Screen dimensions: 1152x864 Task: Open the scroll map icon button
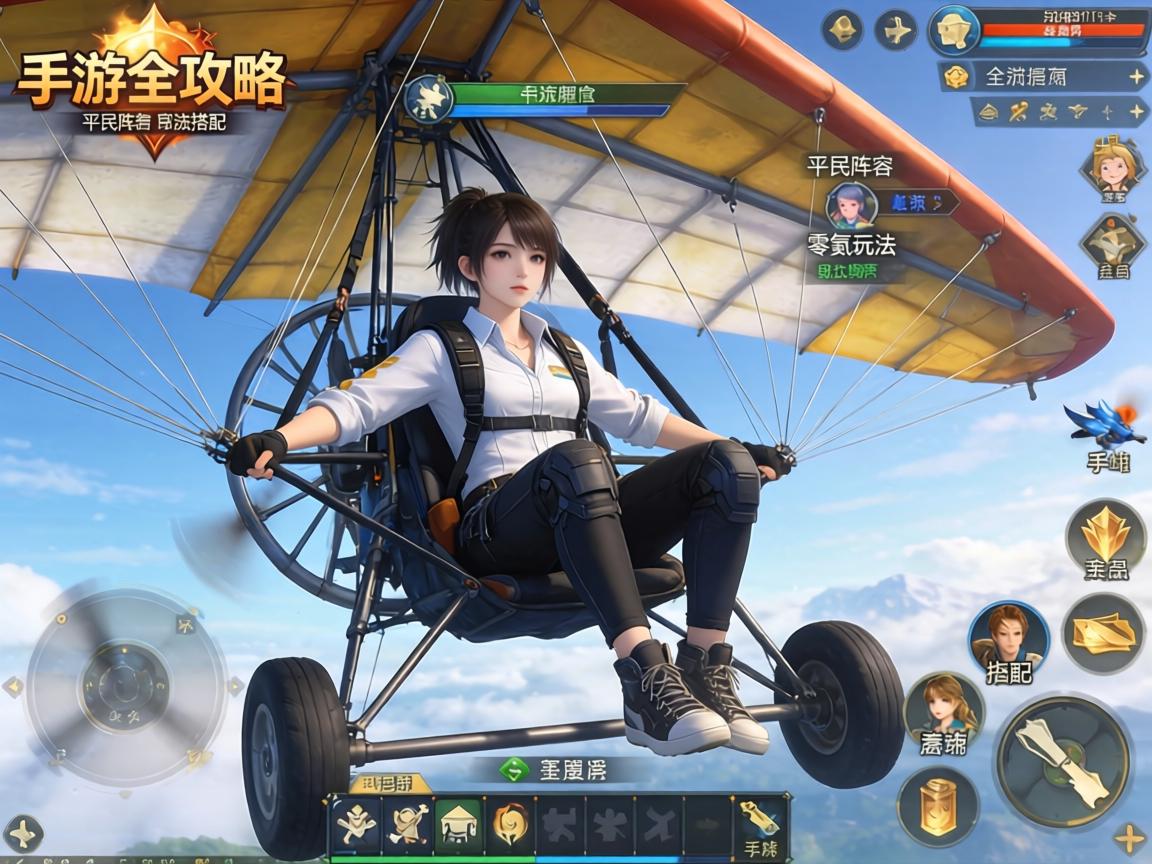coord(1113,242)
